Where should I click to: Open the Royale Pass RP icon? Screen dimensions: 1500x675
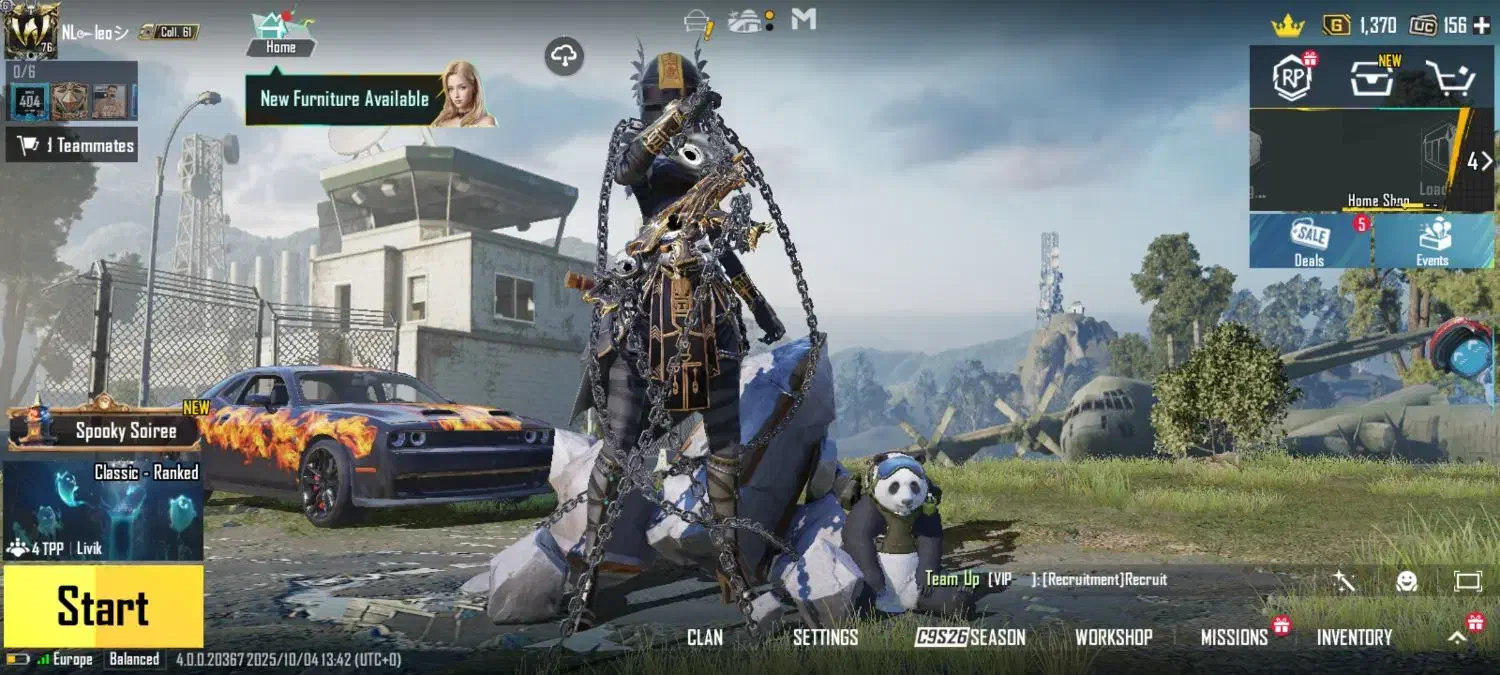[x=1292, y=78]
